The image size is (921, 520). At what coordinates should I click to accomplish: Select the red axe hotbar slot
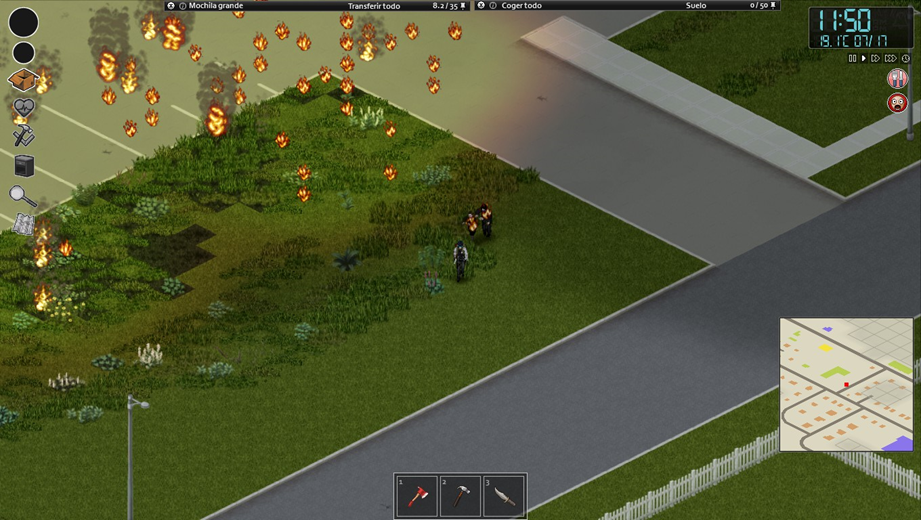point(416,496)
